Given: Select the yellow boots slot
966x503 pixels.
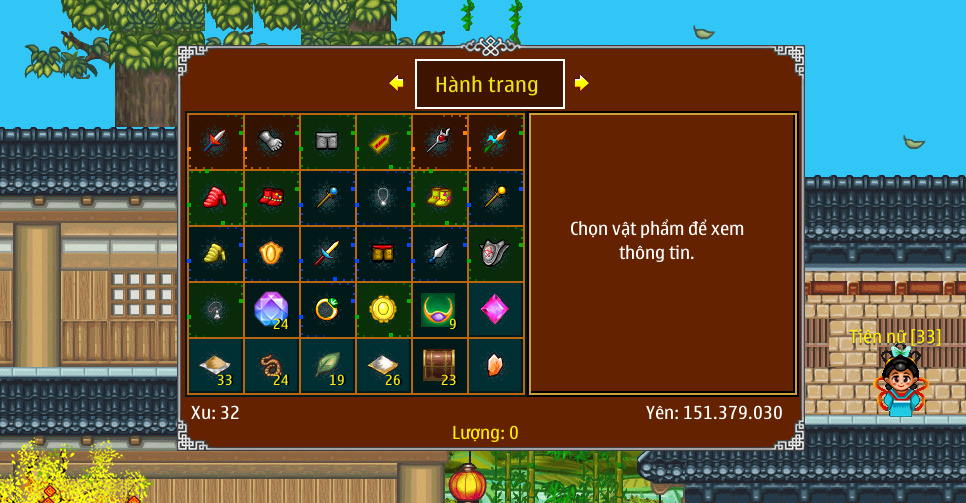Looking at the screenshot, I should (x=439, y=198).
